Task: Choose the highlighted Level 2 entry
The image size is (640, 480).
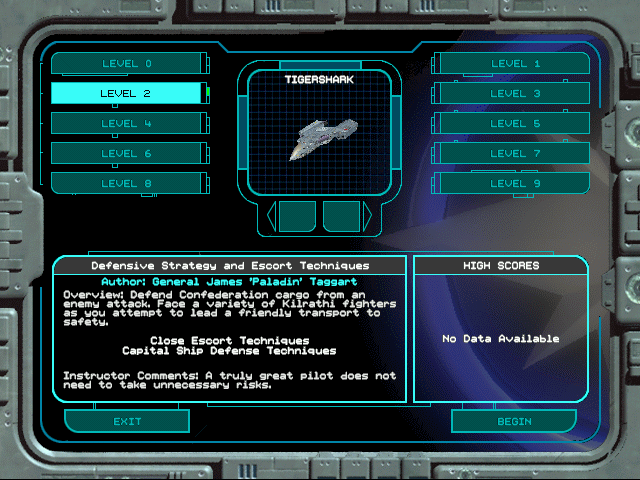Action: coord(126,94)
